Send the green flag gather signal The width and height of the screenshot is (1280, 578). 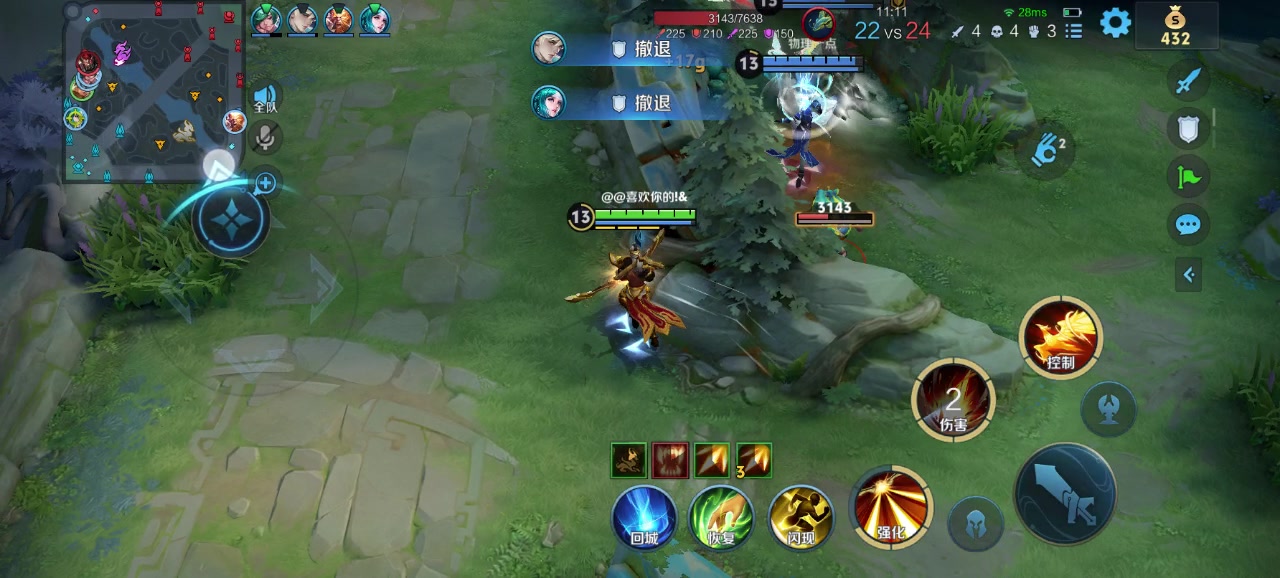(x=1188, y=177)
